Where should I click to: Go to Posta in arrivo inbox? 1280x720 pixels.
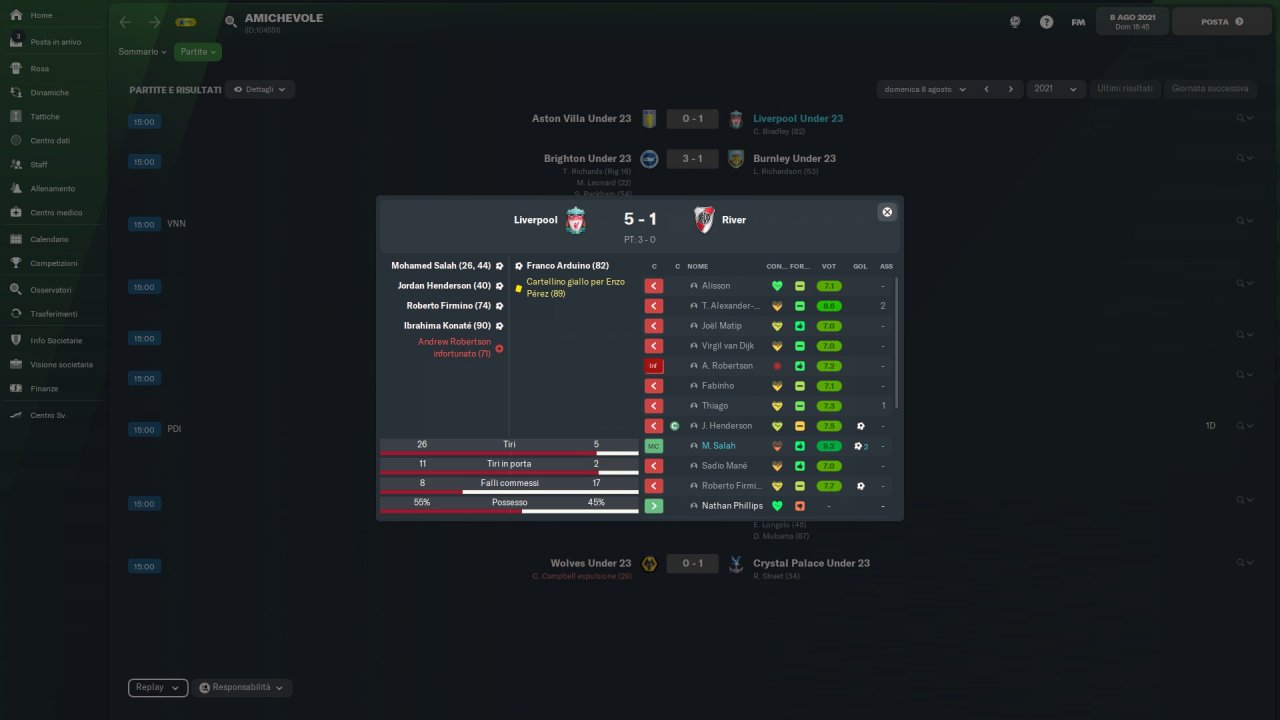tap(55, 42)
